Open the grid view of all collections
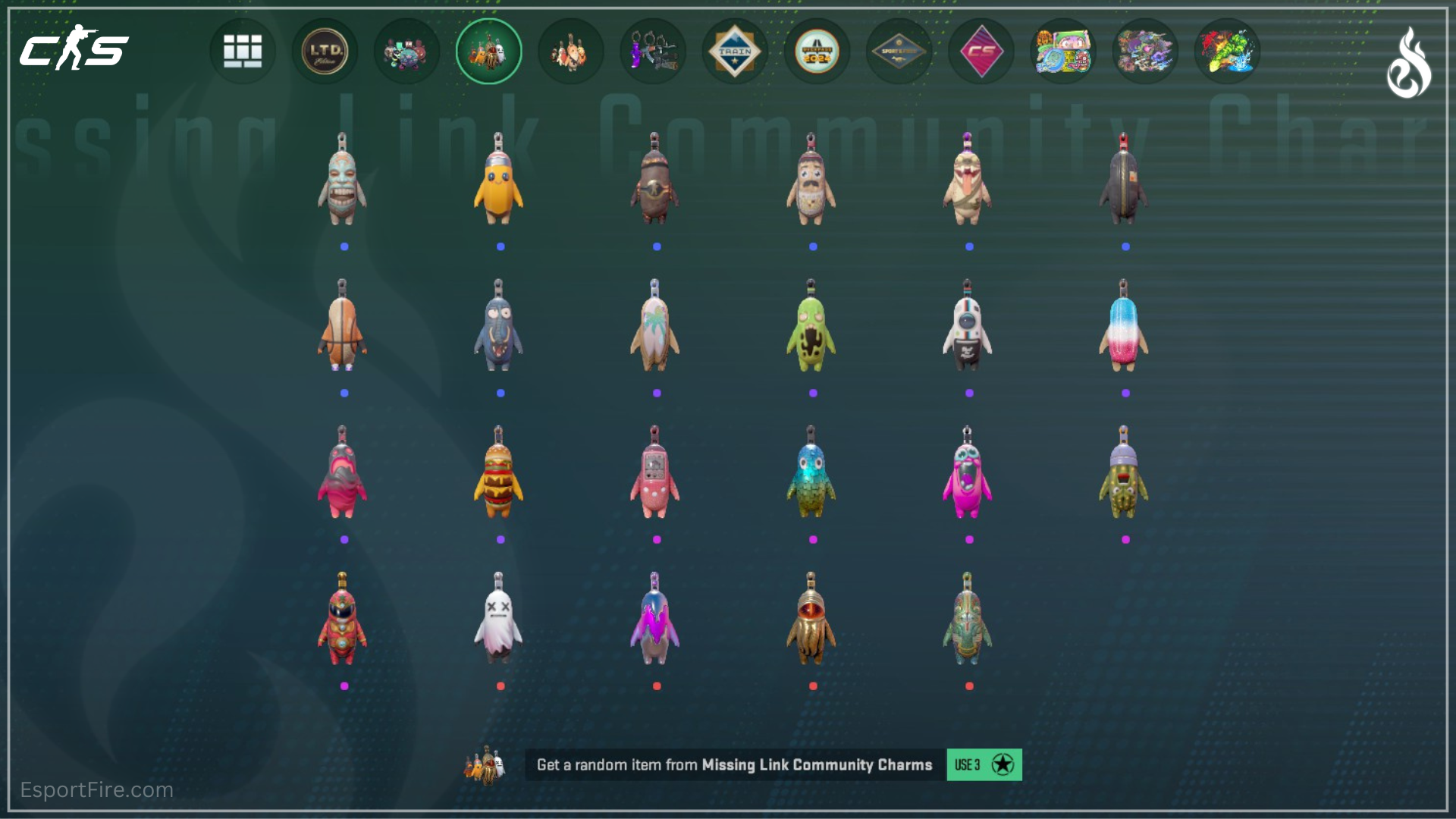This screenshot has width=1456, height=819. (x=243, y=50)
